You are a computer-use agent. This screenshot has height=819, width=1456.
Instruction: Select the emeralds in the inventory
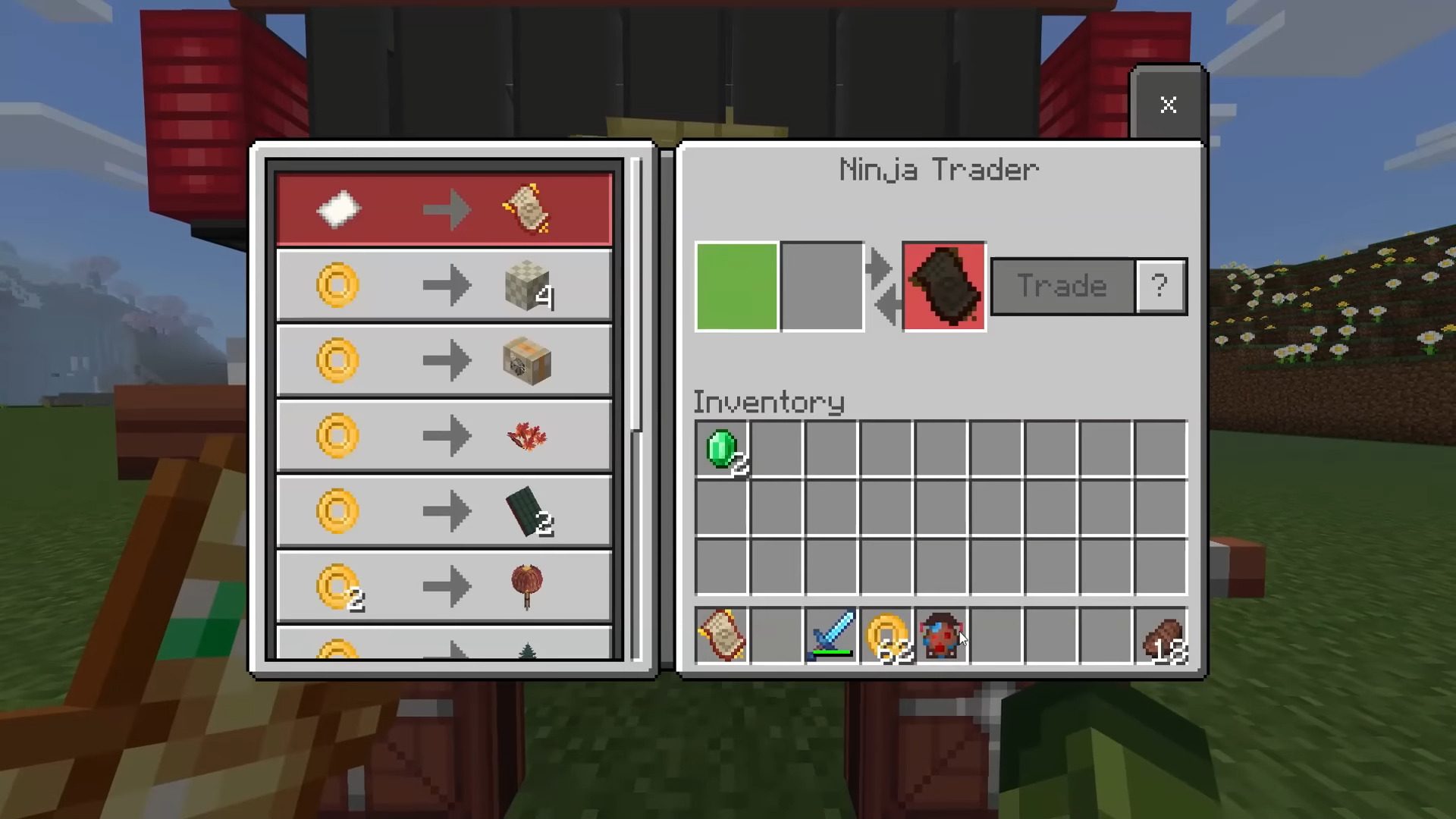(x=722, y=449)
